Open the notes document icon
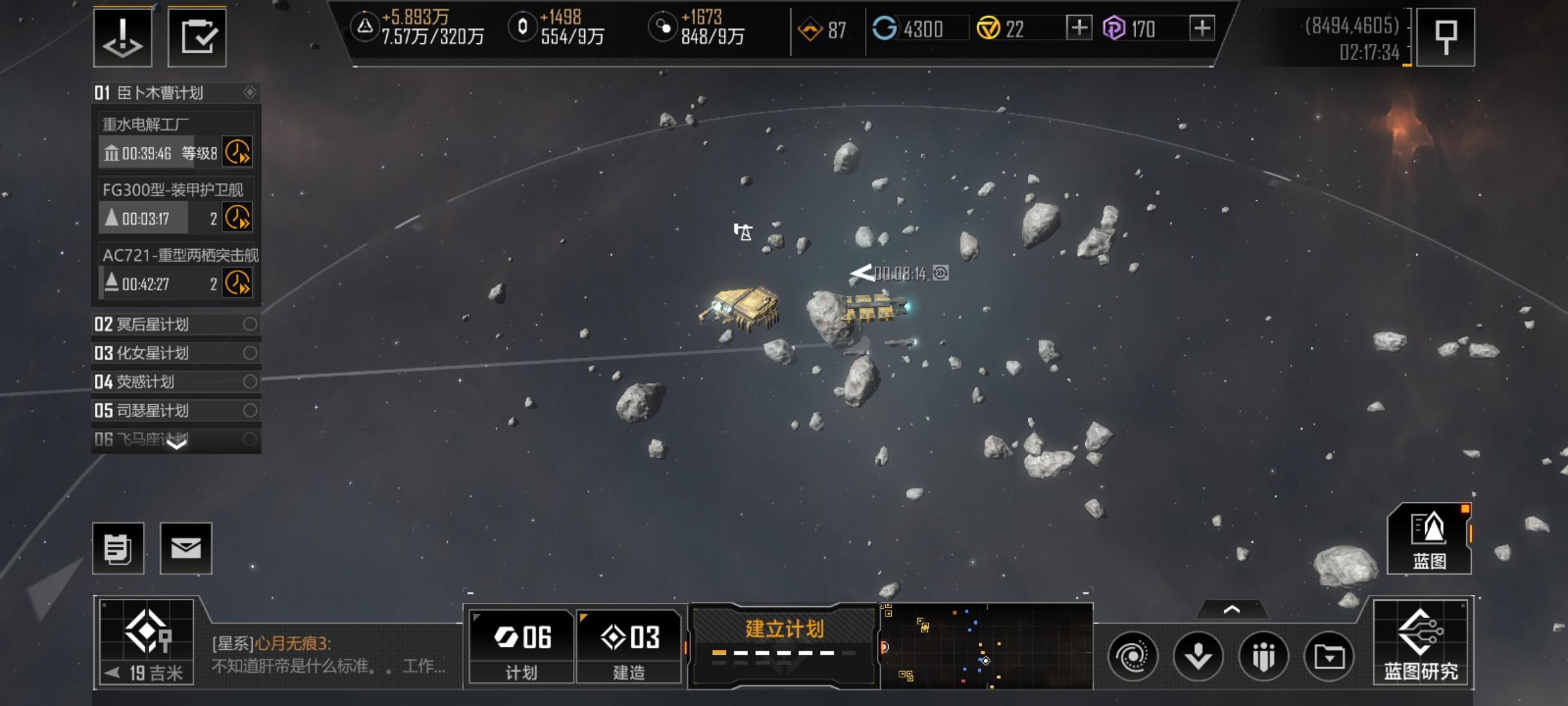This screenshot has height=706, width=1568. 118,548
